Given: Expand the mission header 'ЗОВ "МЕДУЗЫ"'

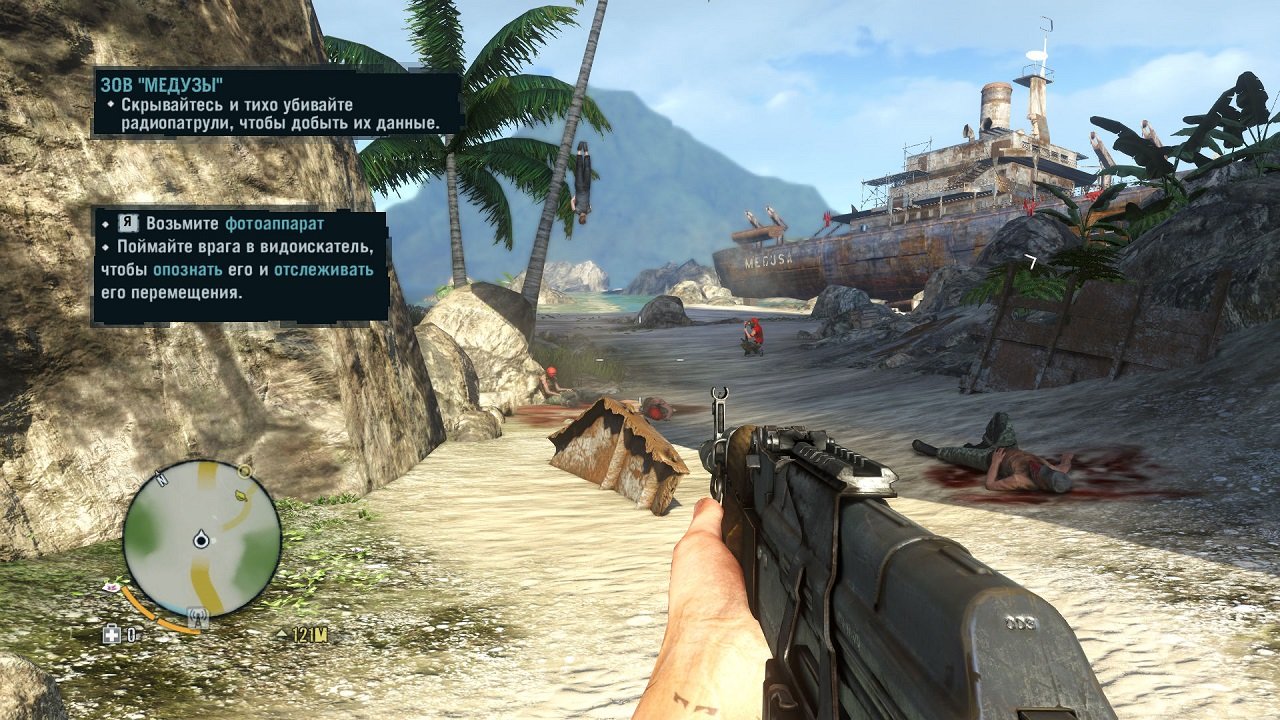Looking at the screenshot, I should [x=162, y=85].
